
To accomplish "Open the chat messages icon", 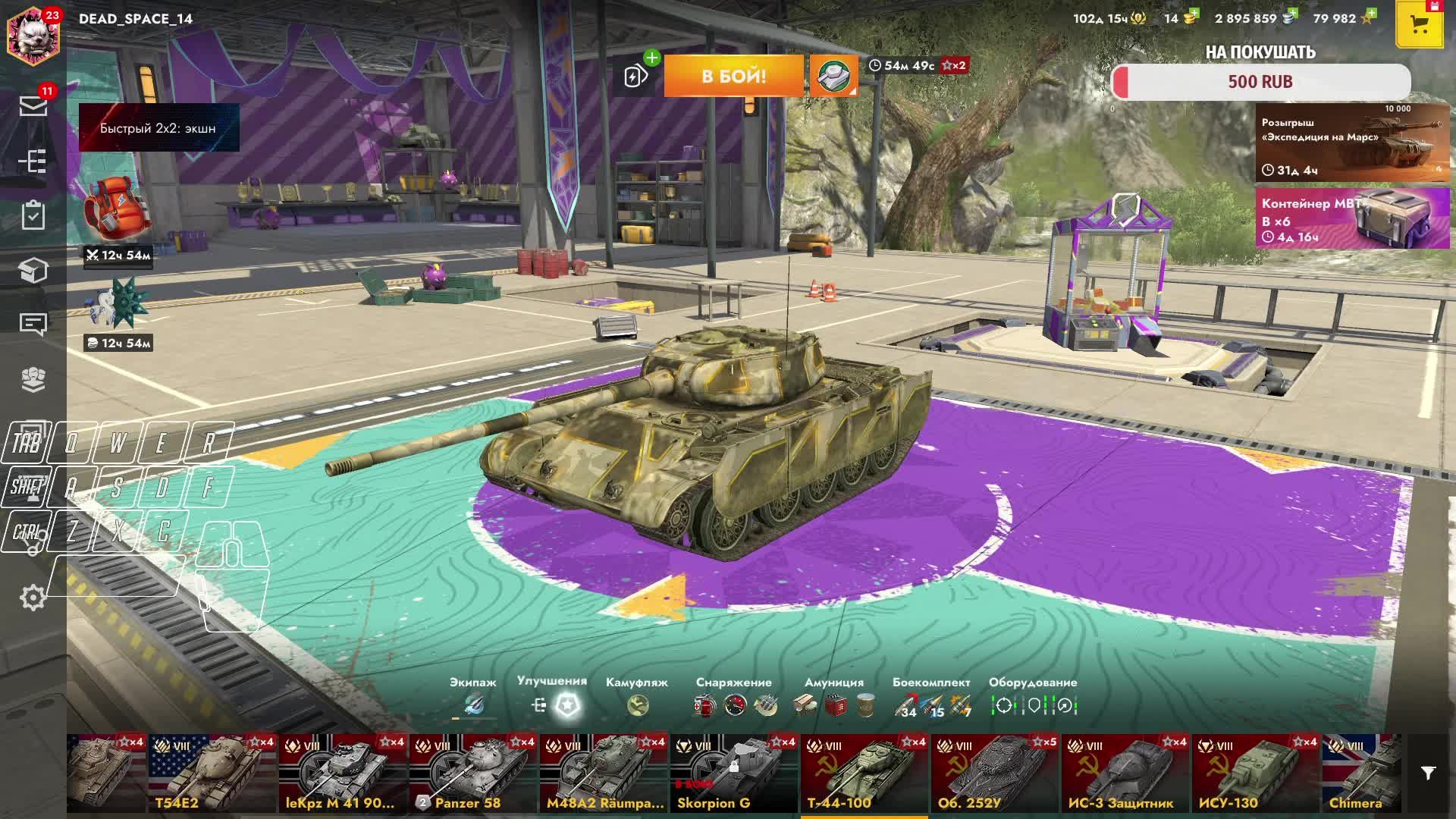I will tap(33, 325).
